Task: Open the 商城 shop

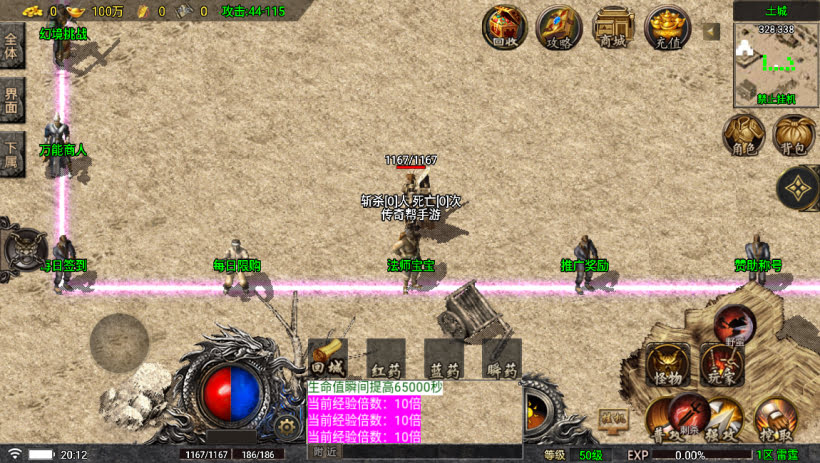Action: pyautogui.click(x=613, y=27)
